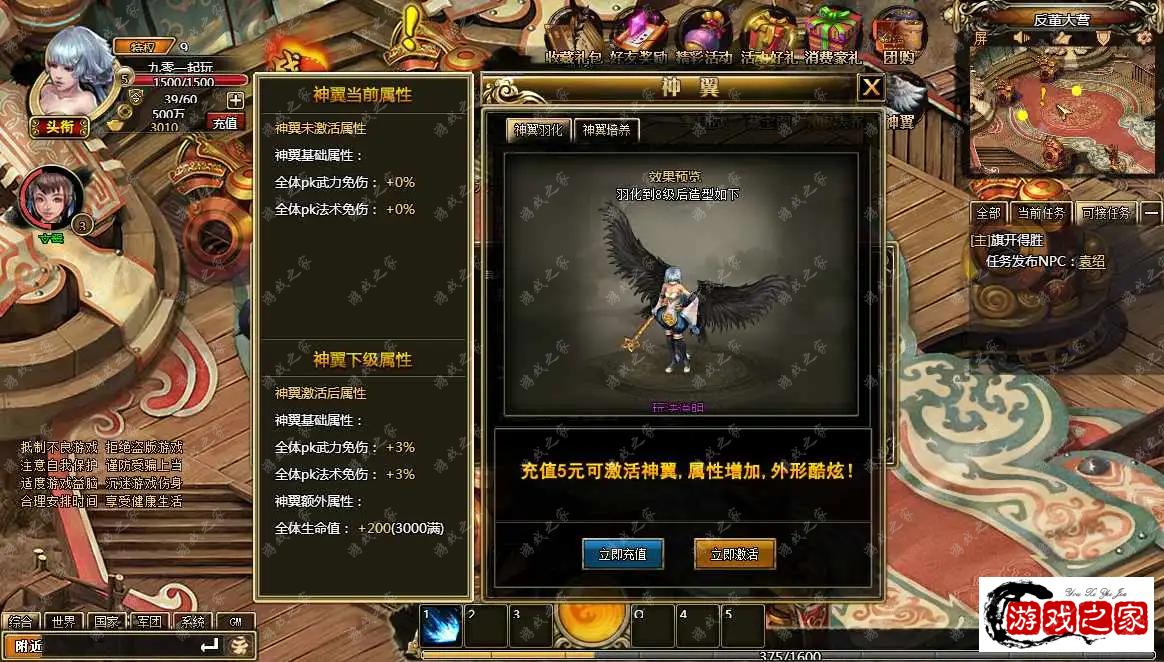Switch to the 可接任务 available quests tab
Viewport: 1164px width, 662px height.
1106,213
